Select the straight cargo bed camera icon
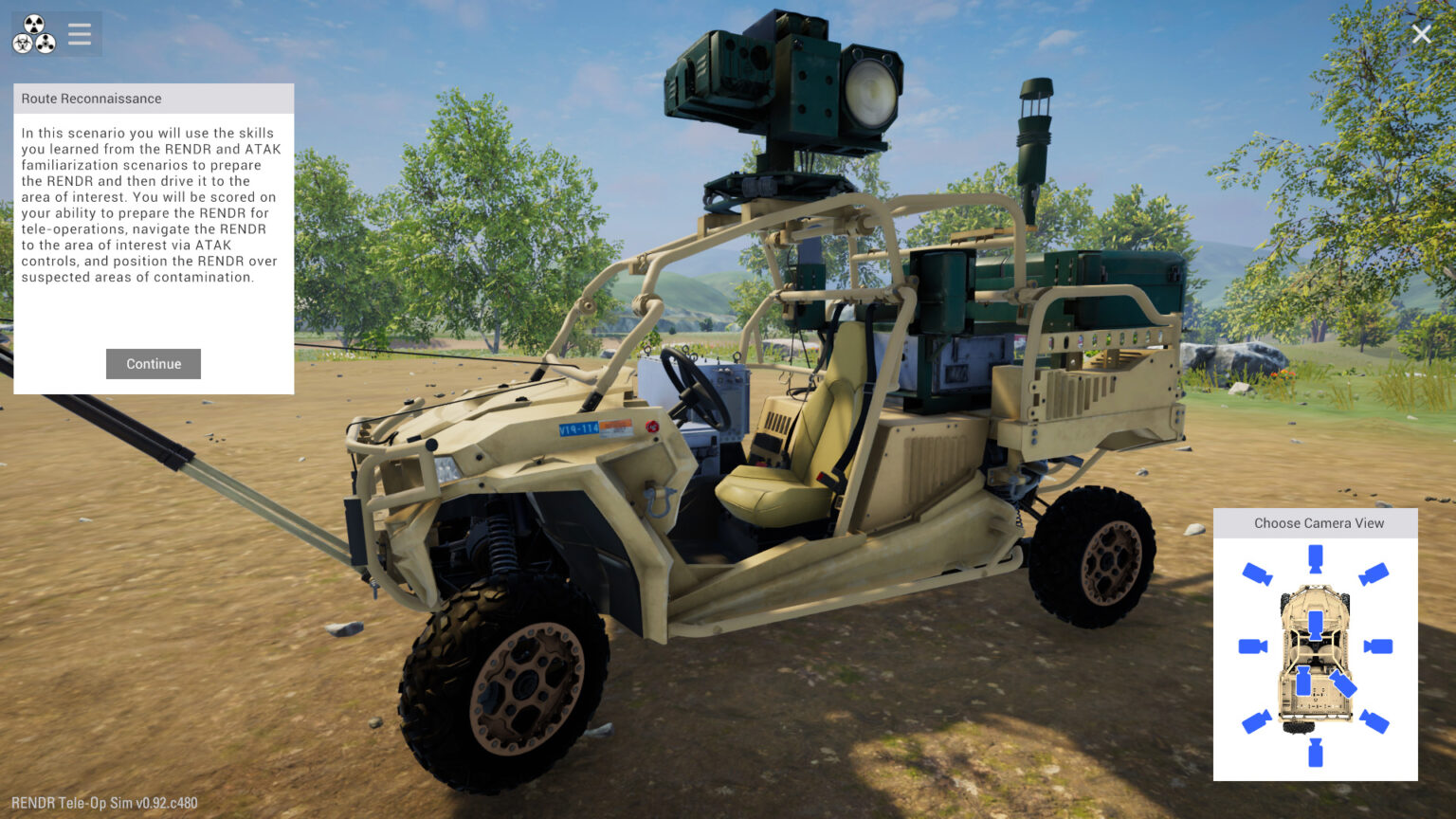 point(1305,682)
